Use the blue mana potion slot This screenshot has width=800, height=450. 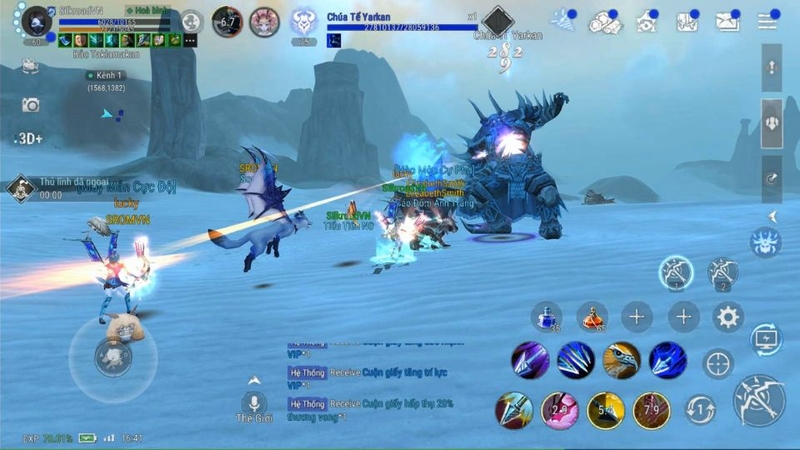pyautogui.click(x=545, y=317)
